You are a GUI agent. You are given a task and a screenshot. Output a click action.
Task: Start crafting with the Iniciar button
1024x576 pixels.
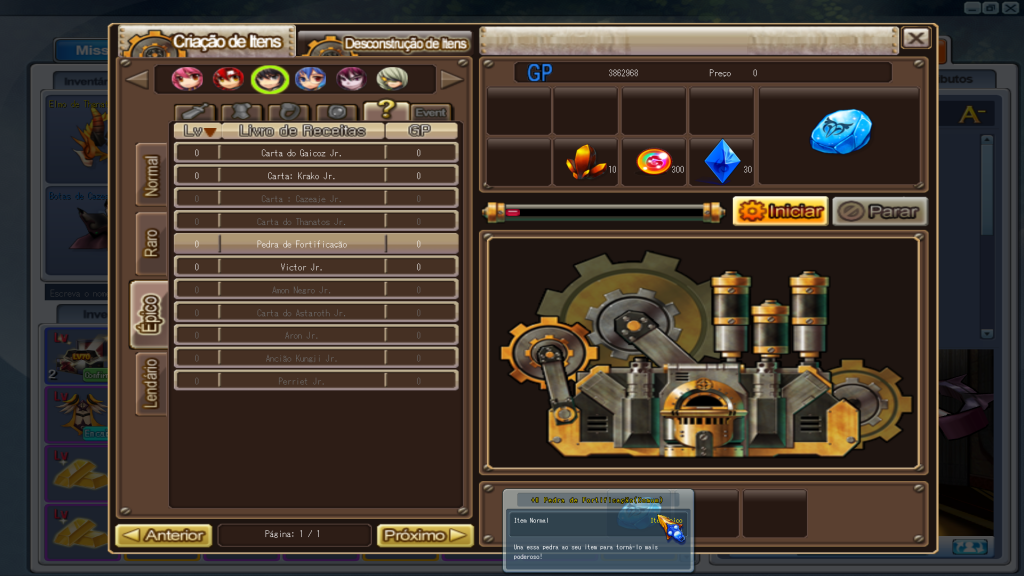pyautogui.click(x=780, y=211)
